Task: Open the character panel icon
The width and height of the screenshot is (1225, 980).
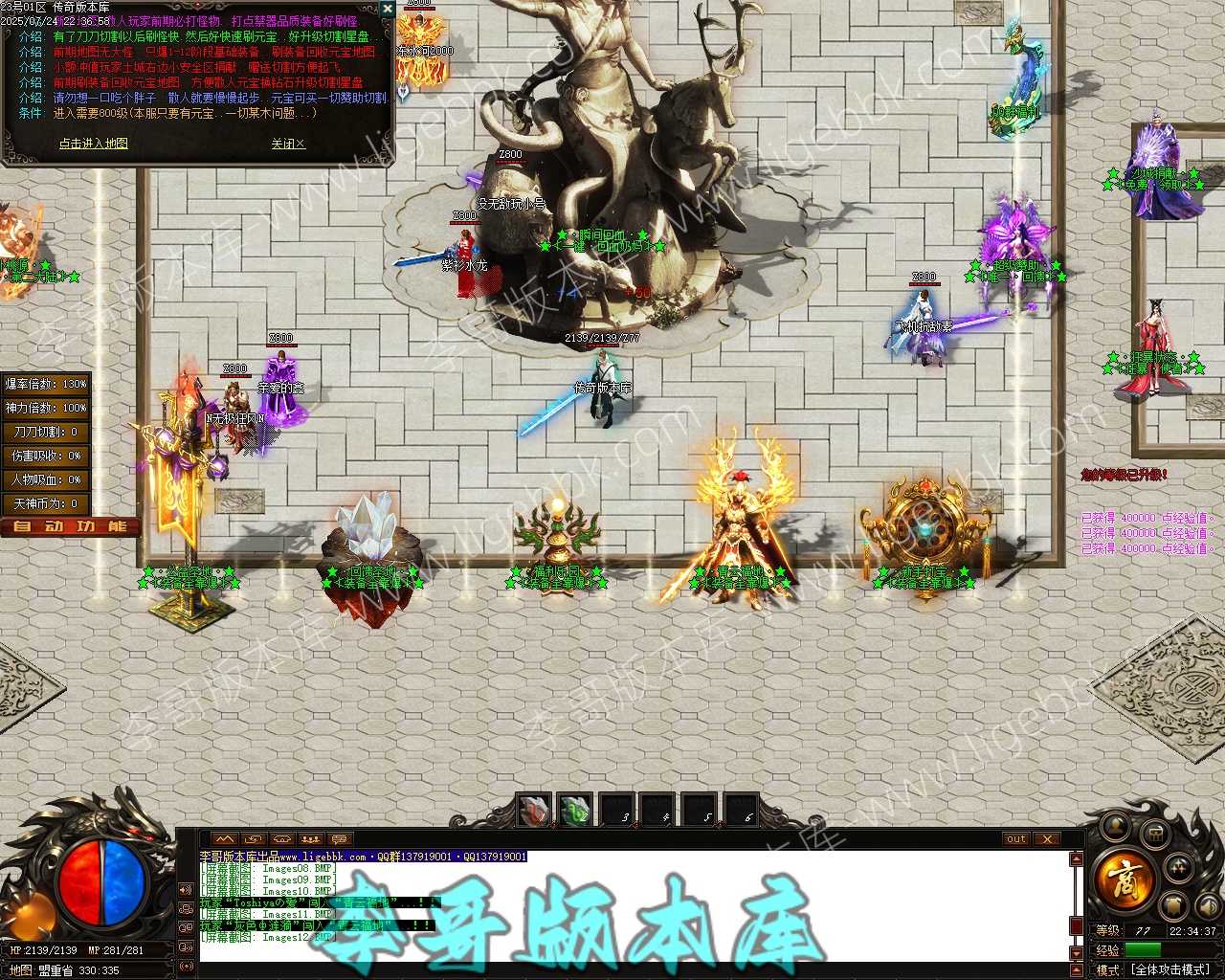Action: [x=1114, y=825]
